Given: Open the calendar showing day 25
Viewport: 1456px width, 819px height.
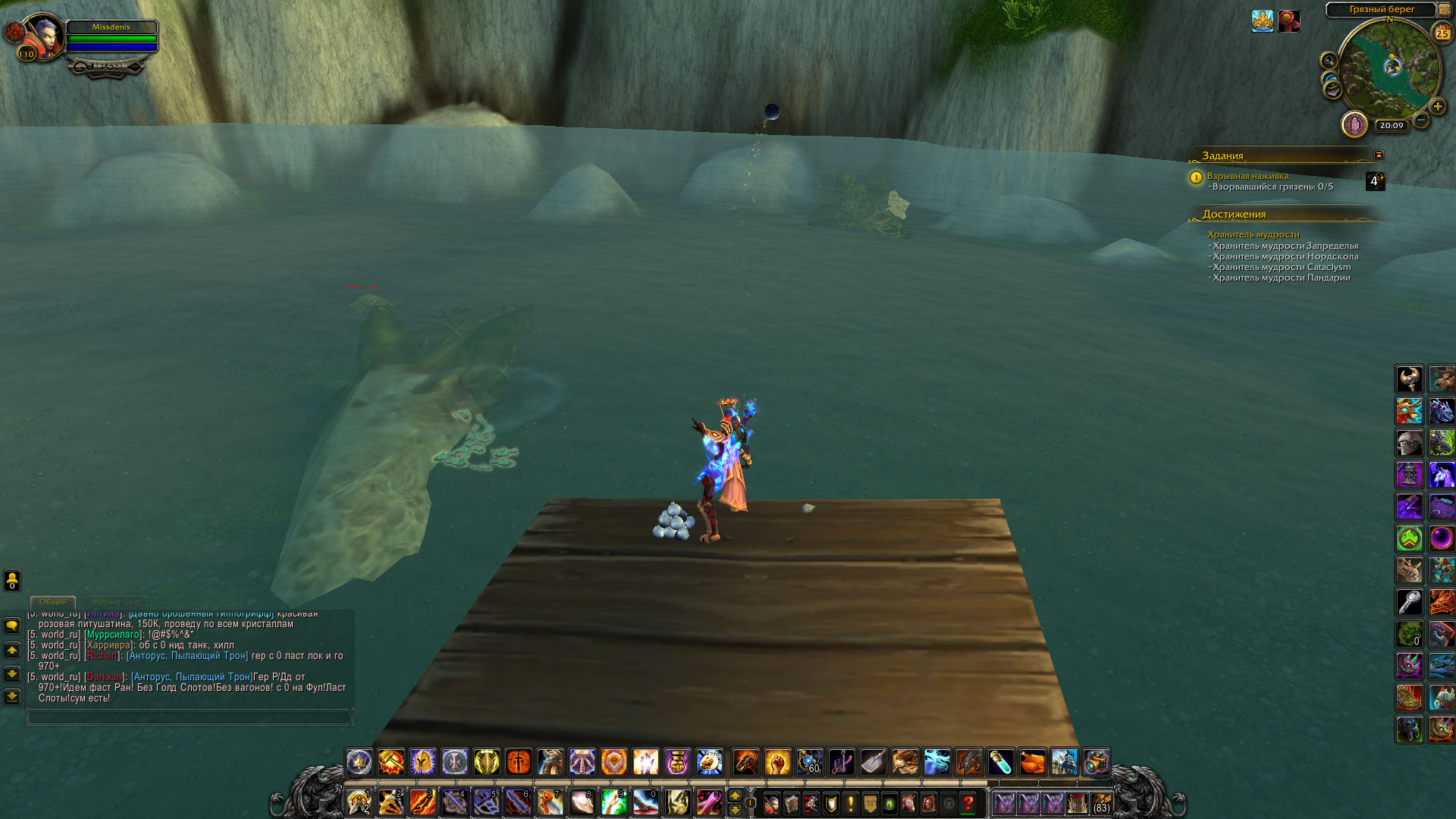Looking at the screenshot, I should (x=1442, y=33).
